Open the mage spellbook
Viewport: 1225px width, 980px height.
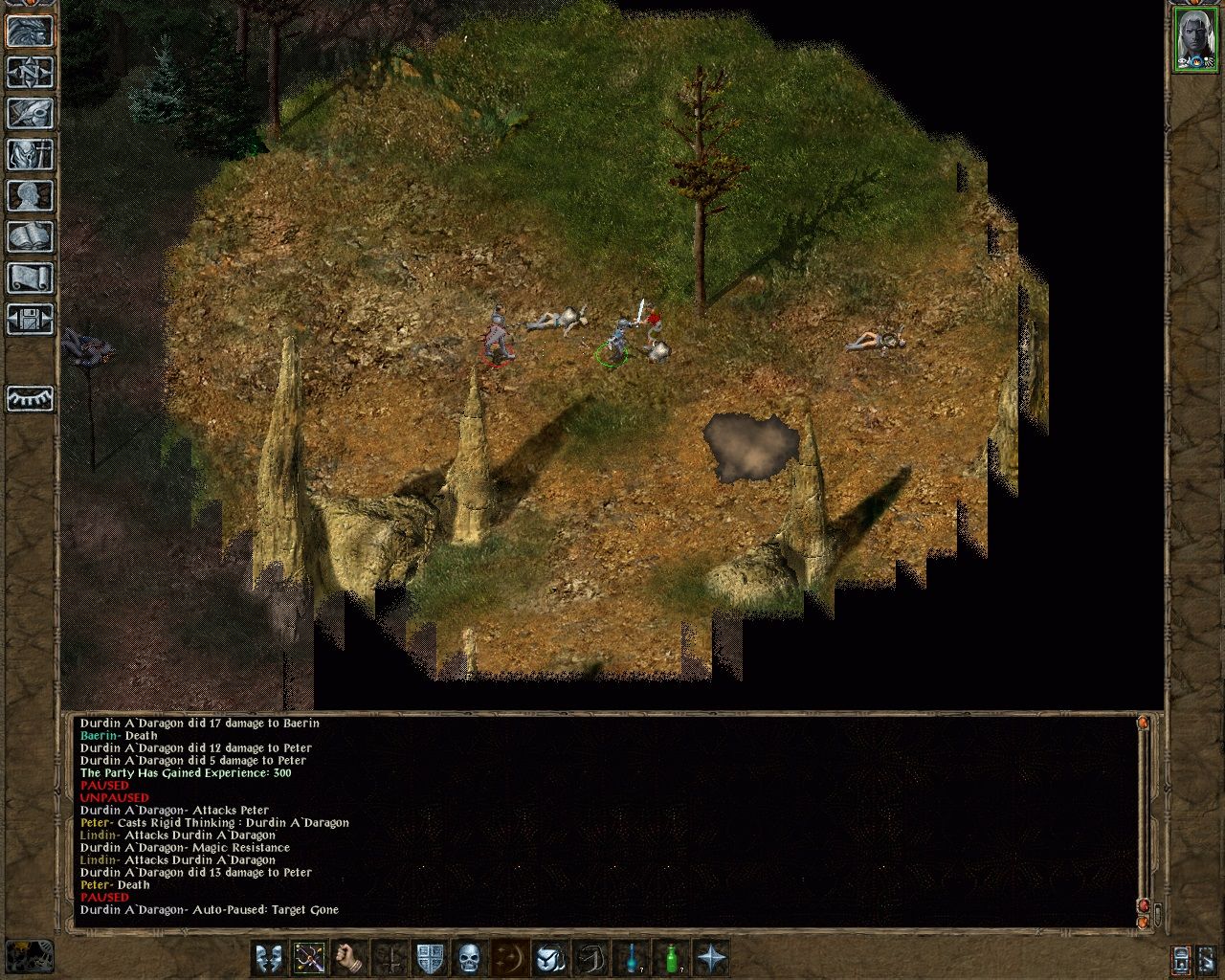click(x=30, y=235)
